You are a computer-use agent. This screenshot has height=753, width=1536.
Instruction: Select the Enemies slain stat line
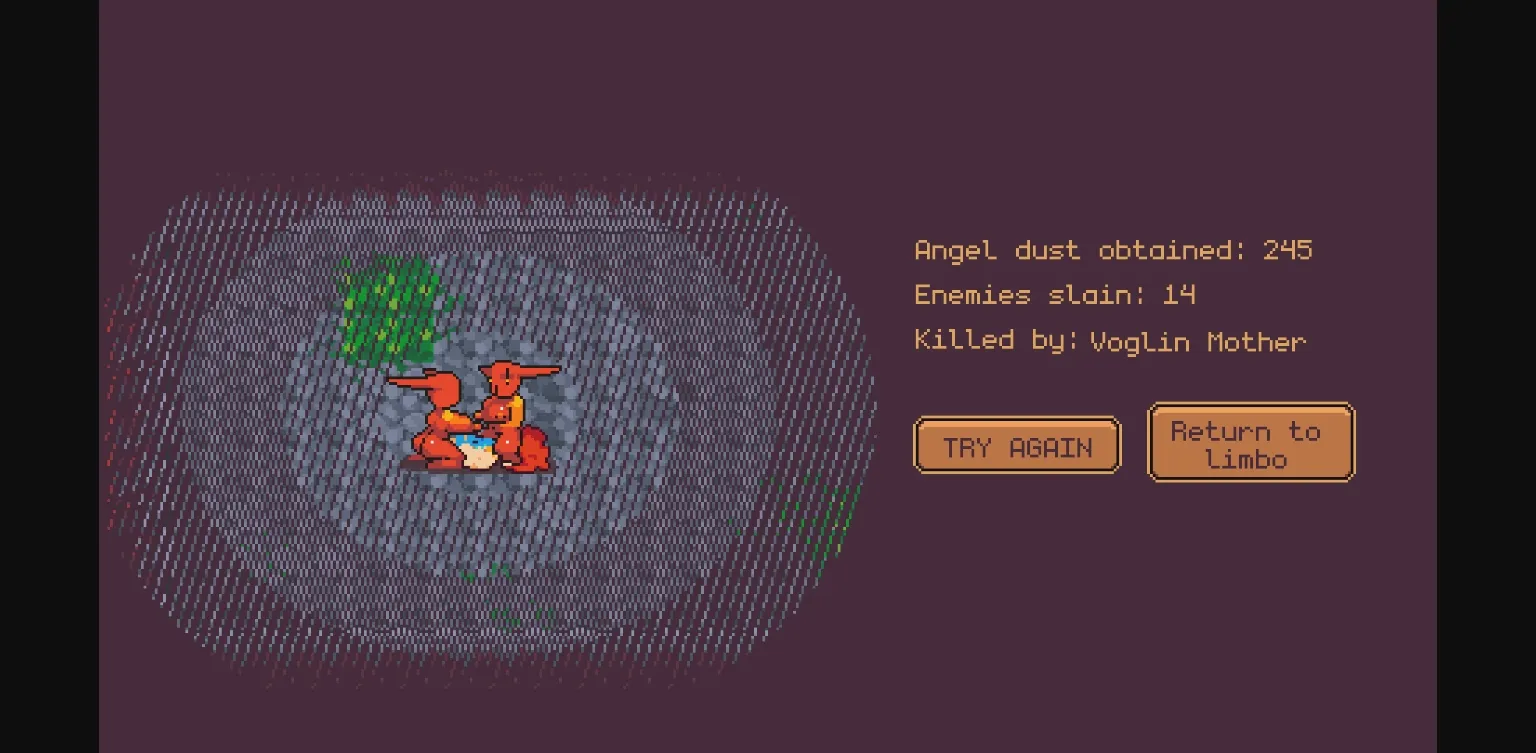pos(1055,296)
